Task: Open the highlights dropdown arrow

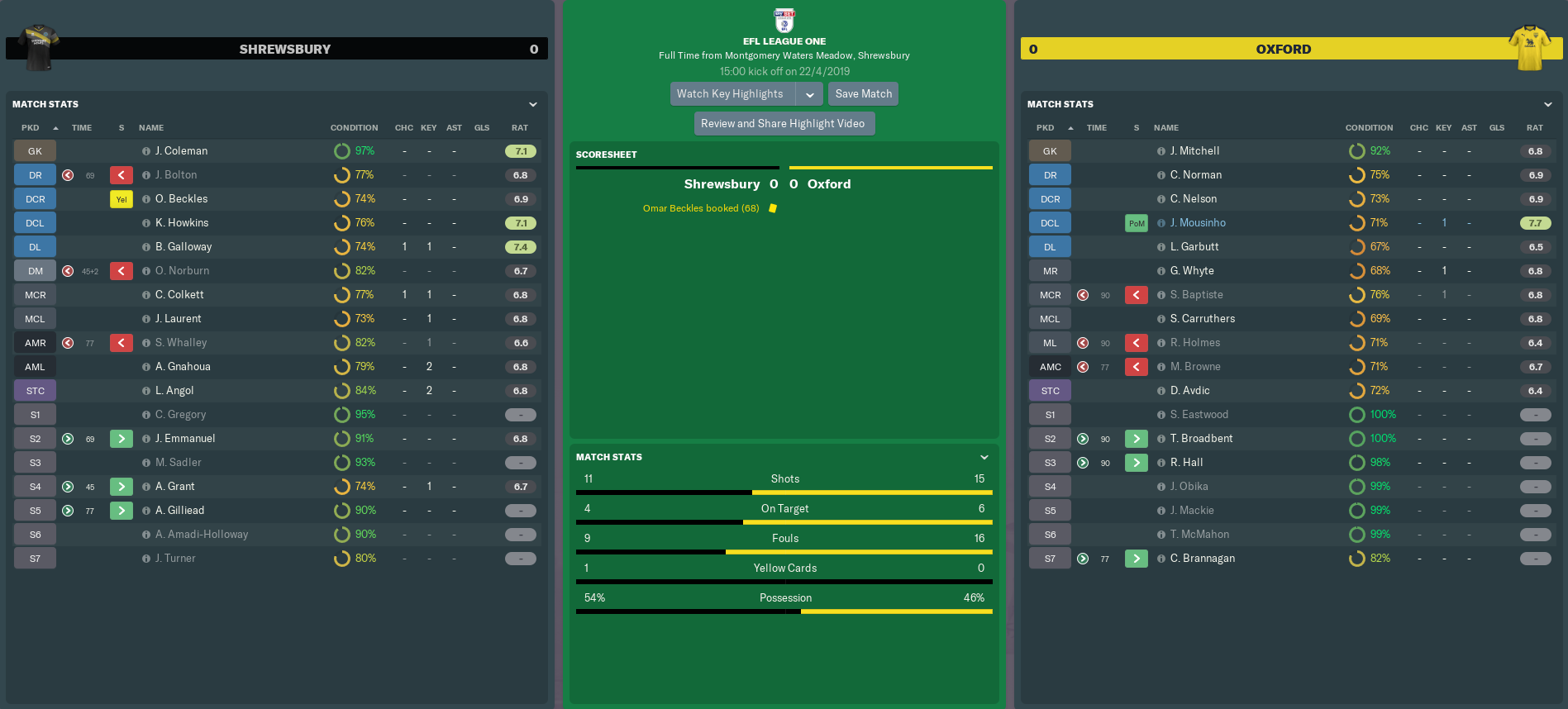Action: click(810, 94)
